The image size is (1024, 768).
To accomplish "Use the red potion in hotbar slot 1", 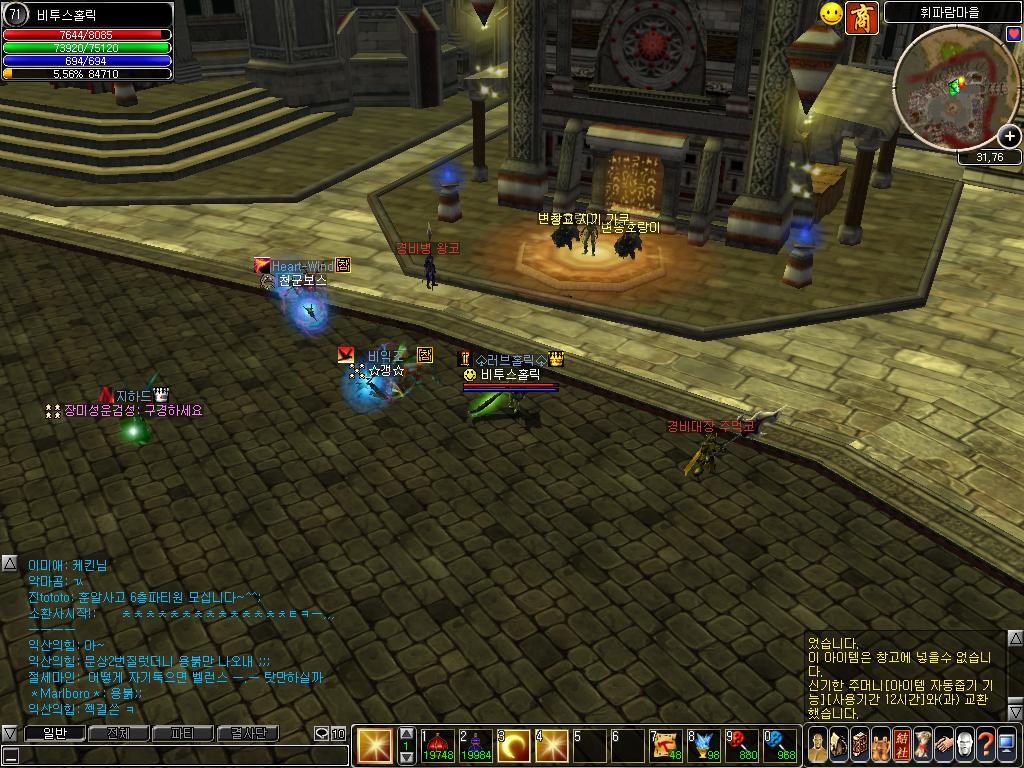I will coord(437,745).
